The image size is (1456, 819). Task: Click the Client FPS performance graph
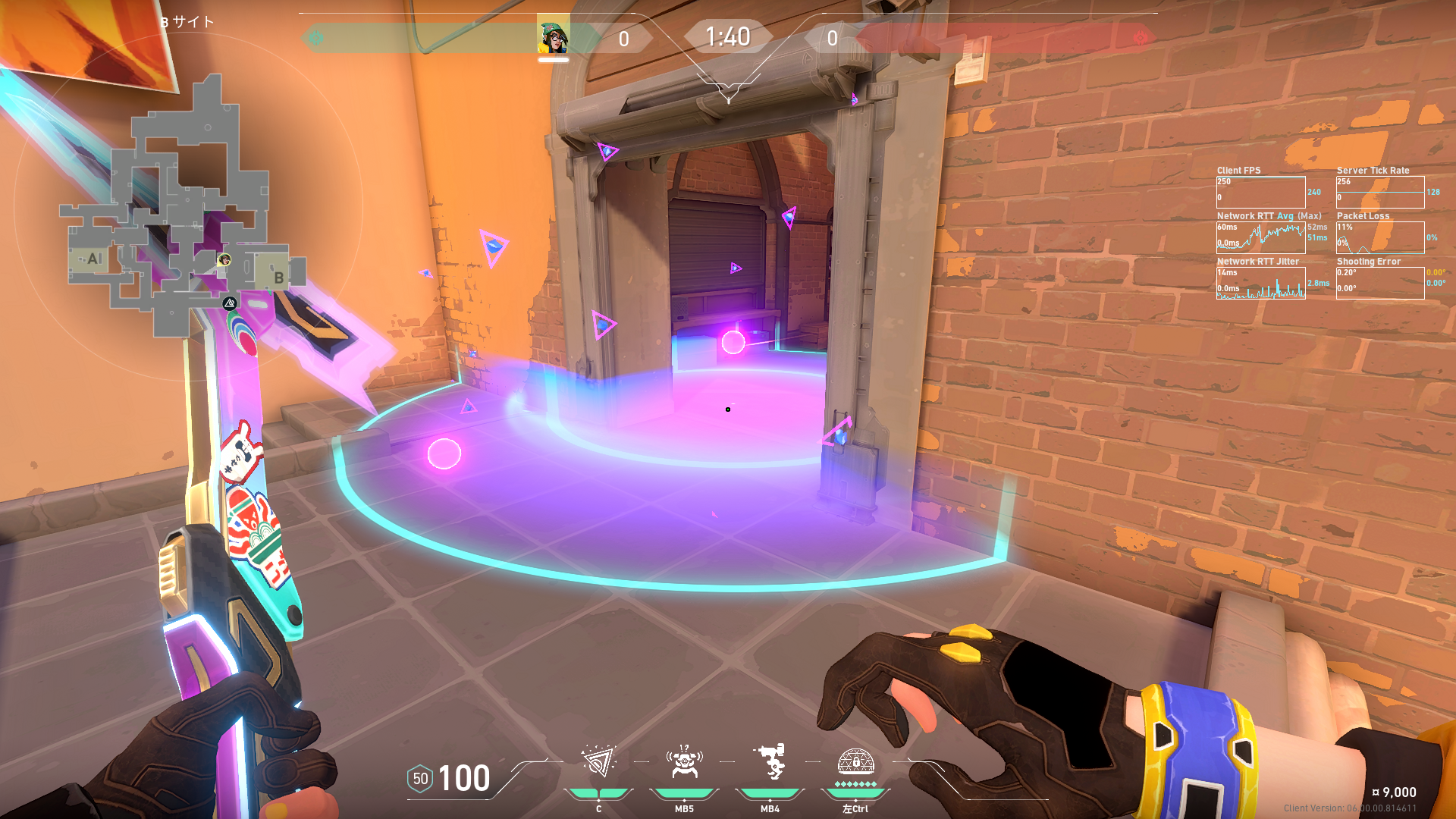coord(1260,192)
